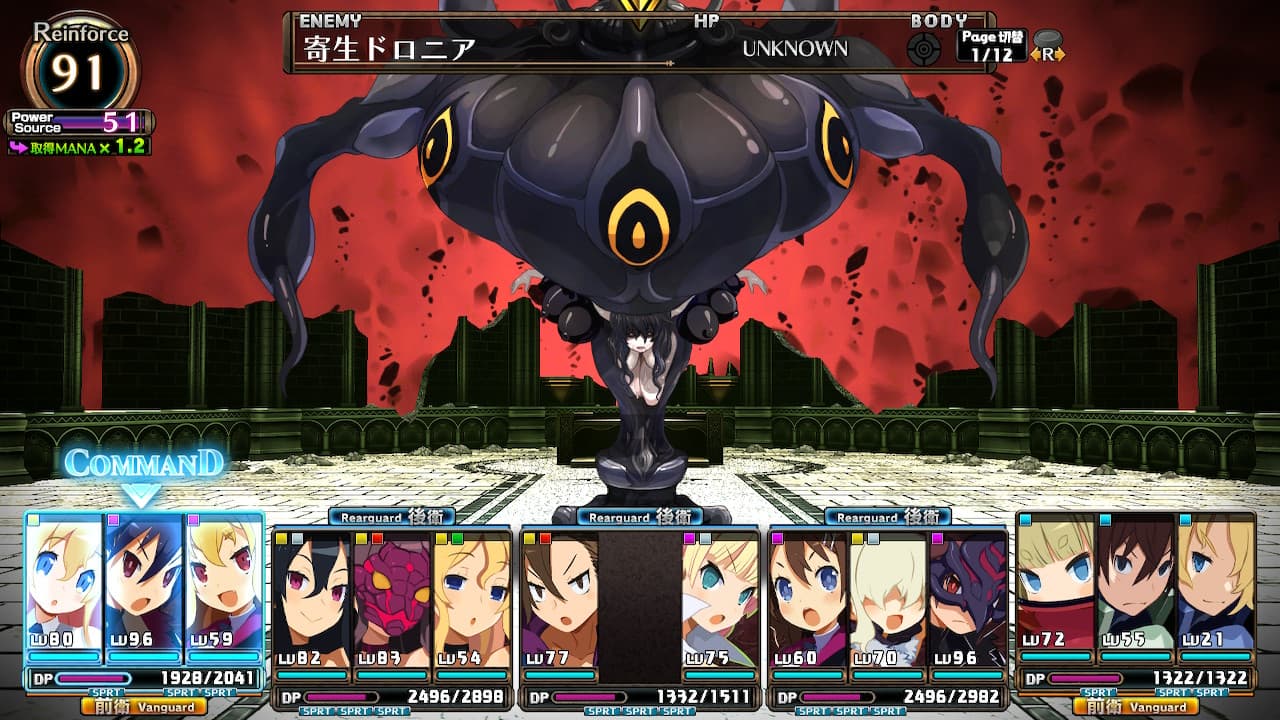Pick the Lv 21 blonde character portrait
Viewport: 1280px width, 720px height.
1215,585
